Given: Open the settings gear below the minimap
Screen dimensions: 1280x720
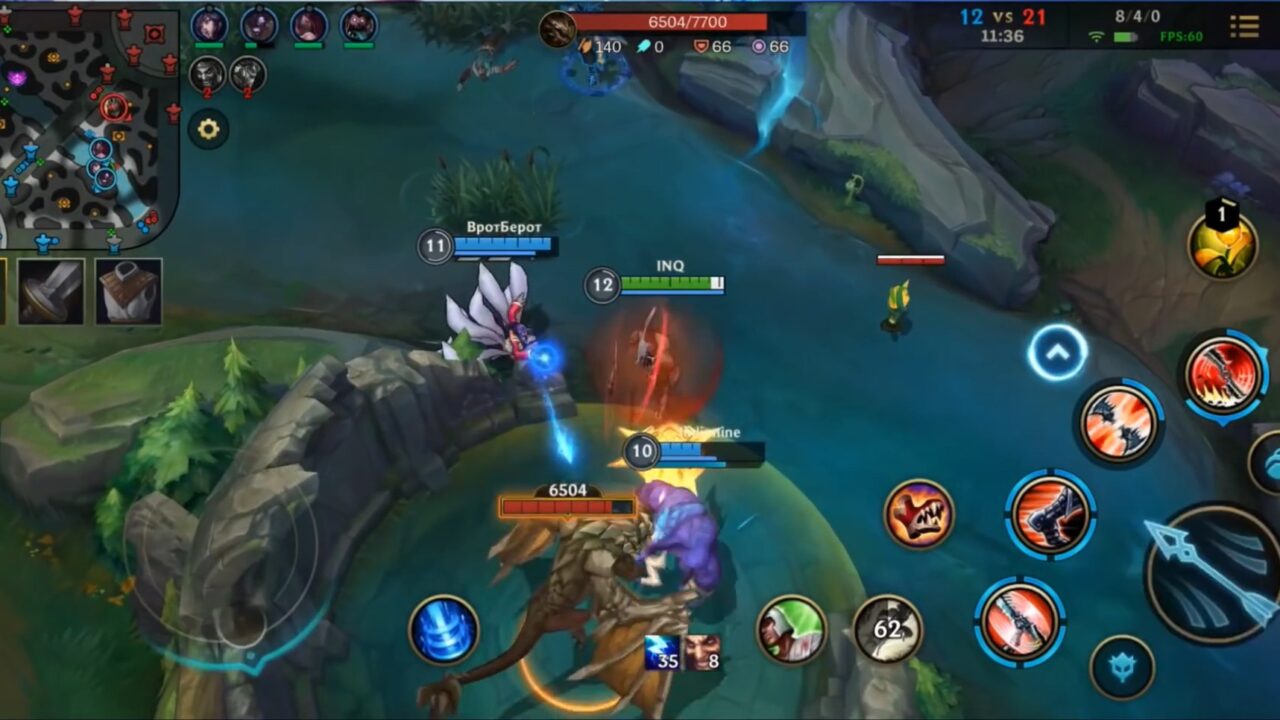Looking at the screenshot, I should (x=209, y=128).
